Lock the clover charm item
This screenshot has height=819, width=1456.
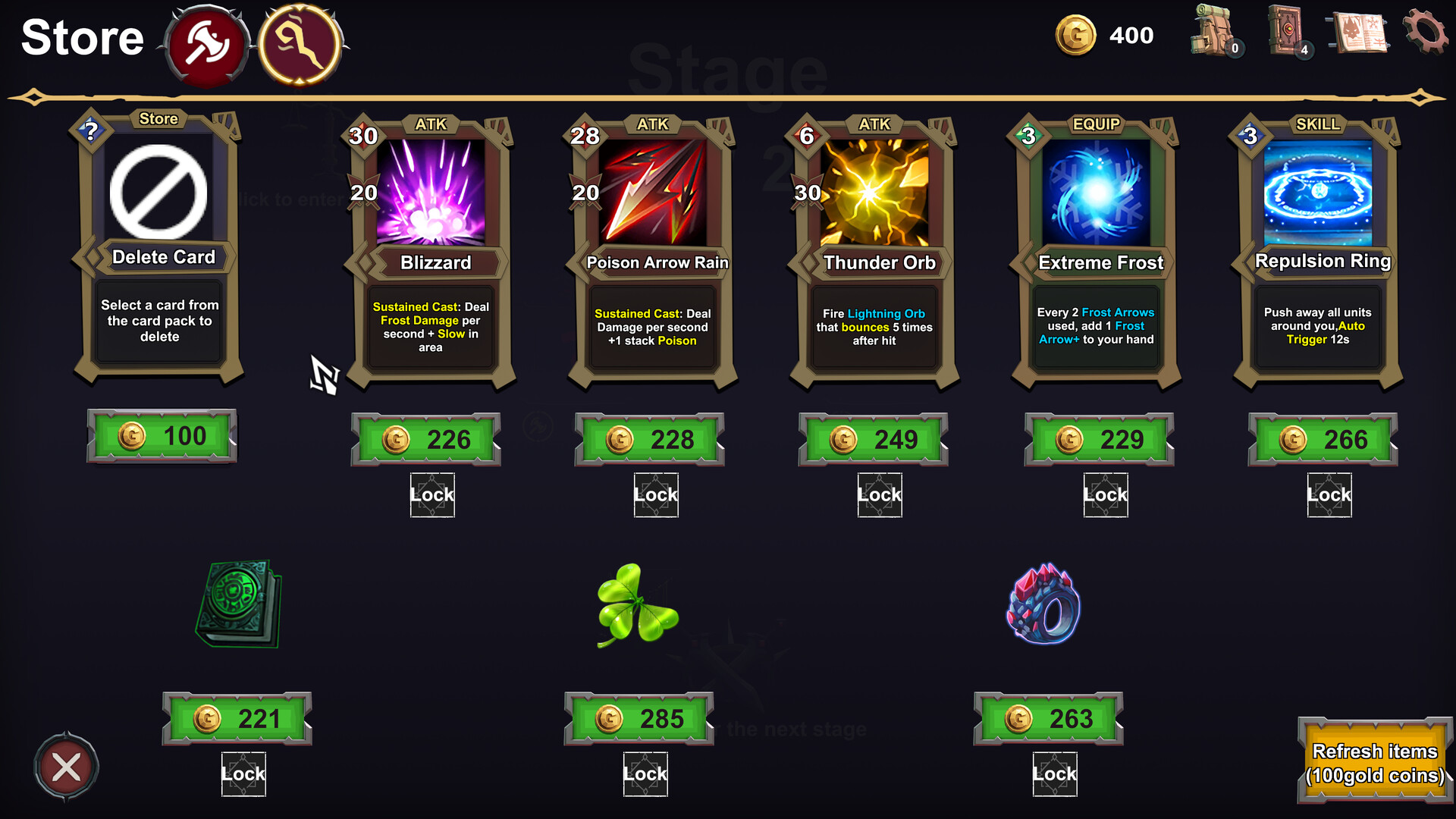pos(645,773)
